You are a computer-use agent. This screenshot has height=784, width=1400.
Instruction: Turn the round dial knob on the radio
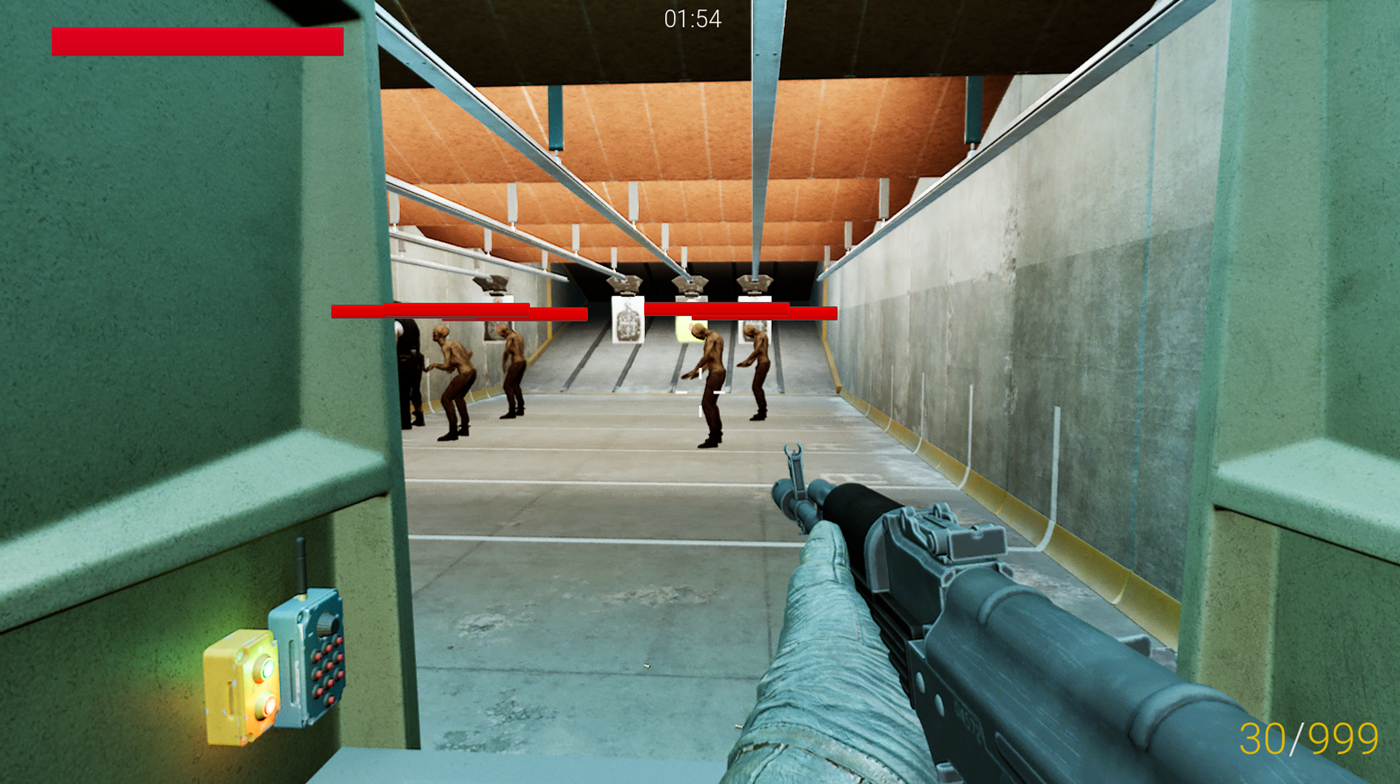[324, 625]
